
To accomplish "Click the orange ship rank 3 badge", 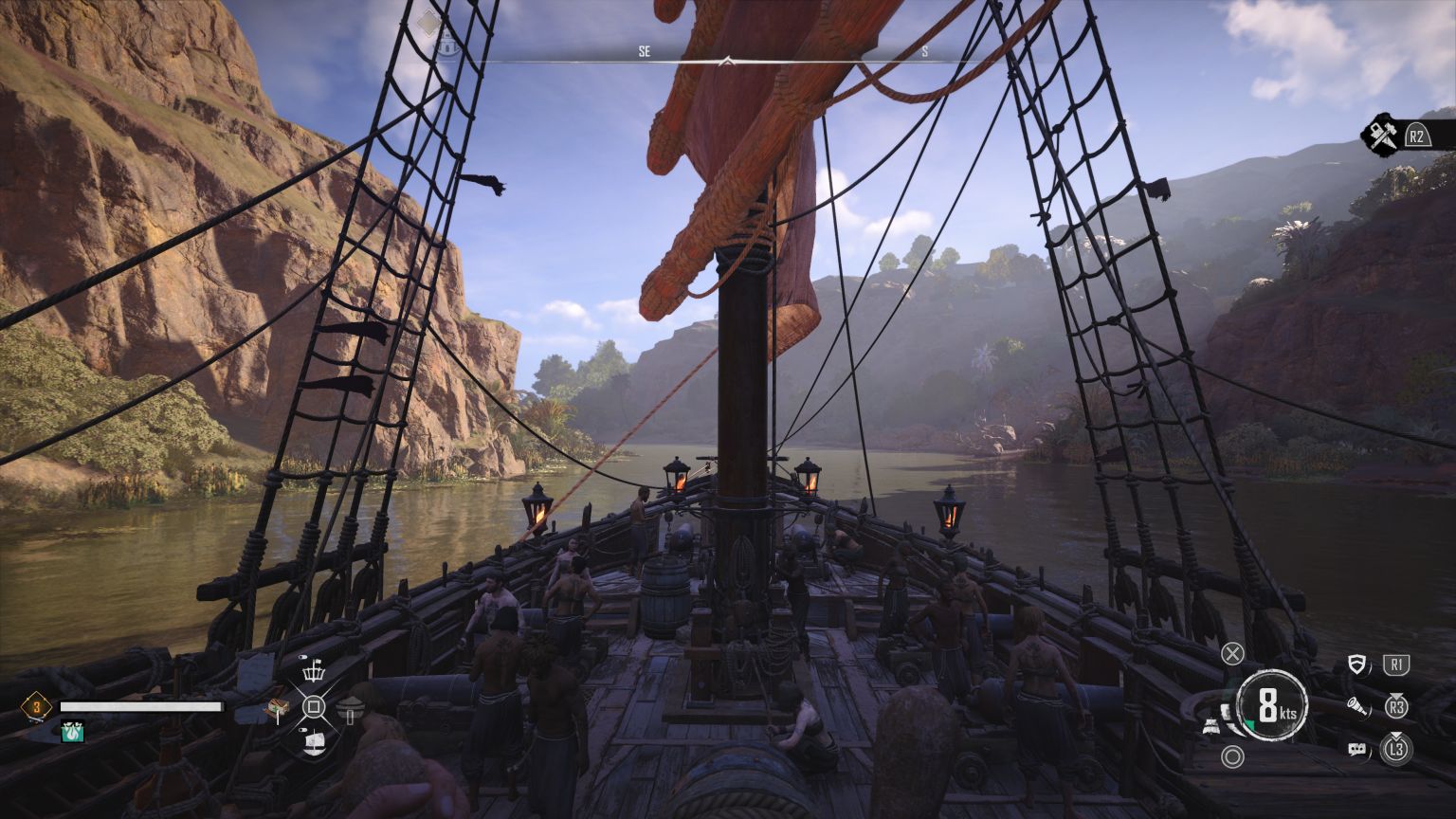I will (37, 706).
